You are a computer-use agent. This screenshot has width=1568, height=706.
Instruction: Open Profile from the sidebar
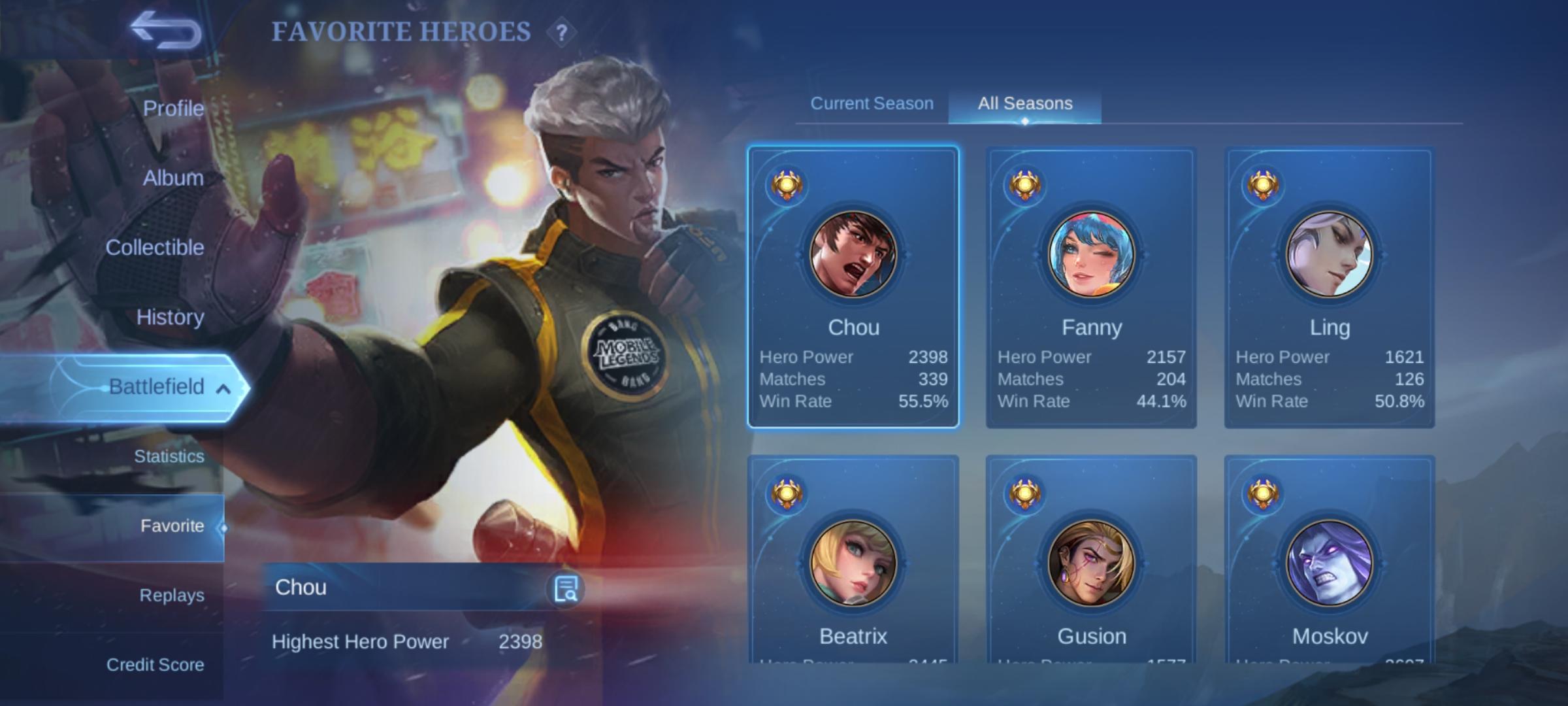coord(173,109)
